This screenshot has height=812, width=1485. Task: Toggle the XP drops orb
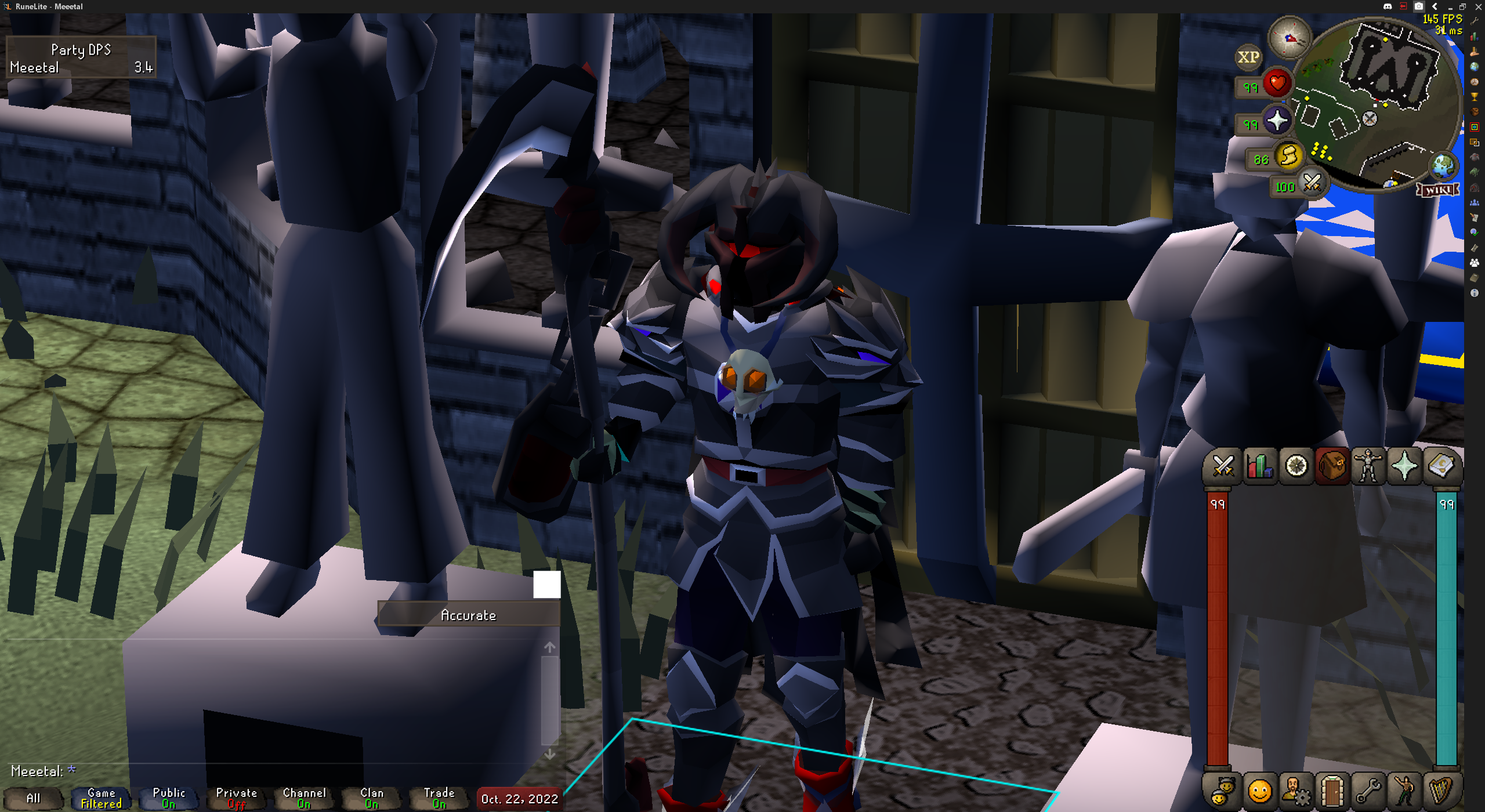pyautogui.click(x=1248, y=57)
